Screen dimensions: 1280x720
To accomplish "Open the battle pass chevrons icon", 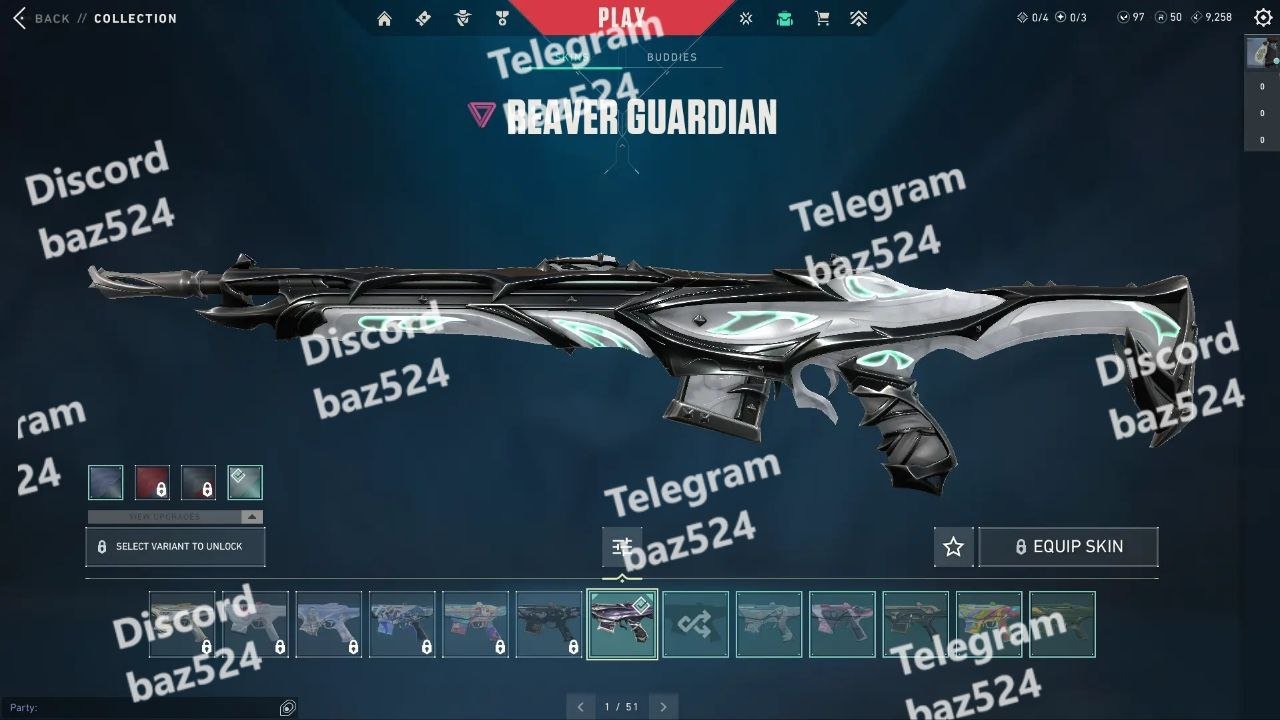I will tap(858, 18).
